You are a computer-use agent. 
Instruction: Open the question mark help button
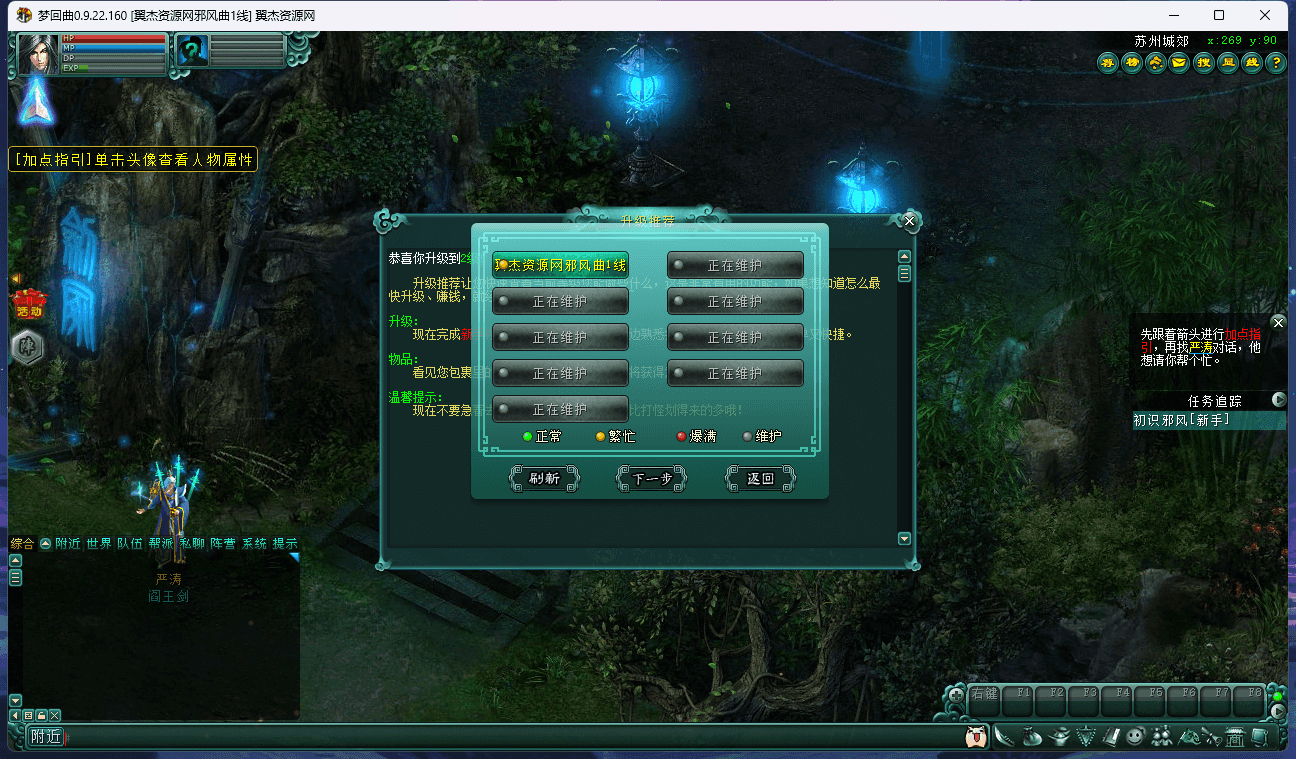(1275, 63)
